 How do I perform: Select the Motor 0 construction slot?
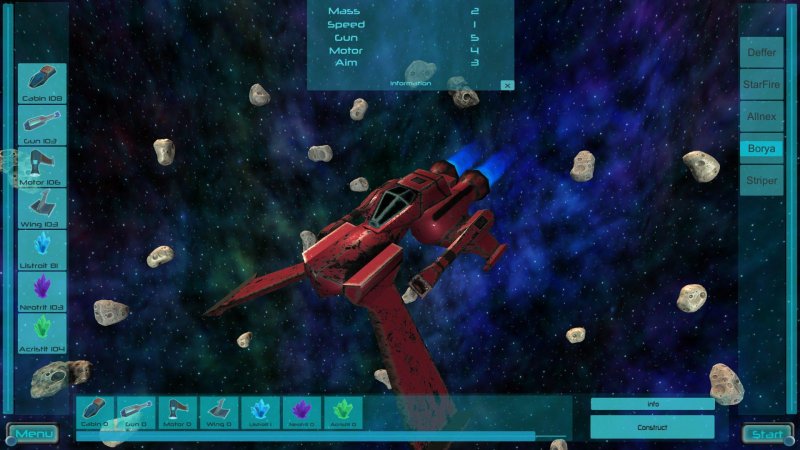coord(177,412)
